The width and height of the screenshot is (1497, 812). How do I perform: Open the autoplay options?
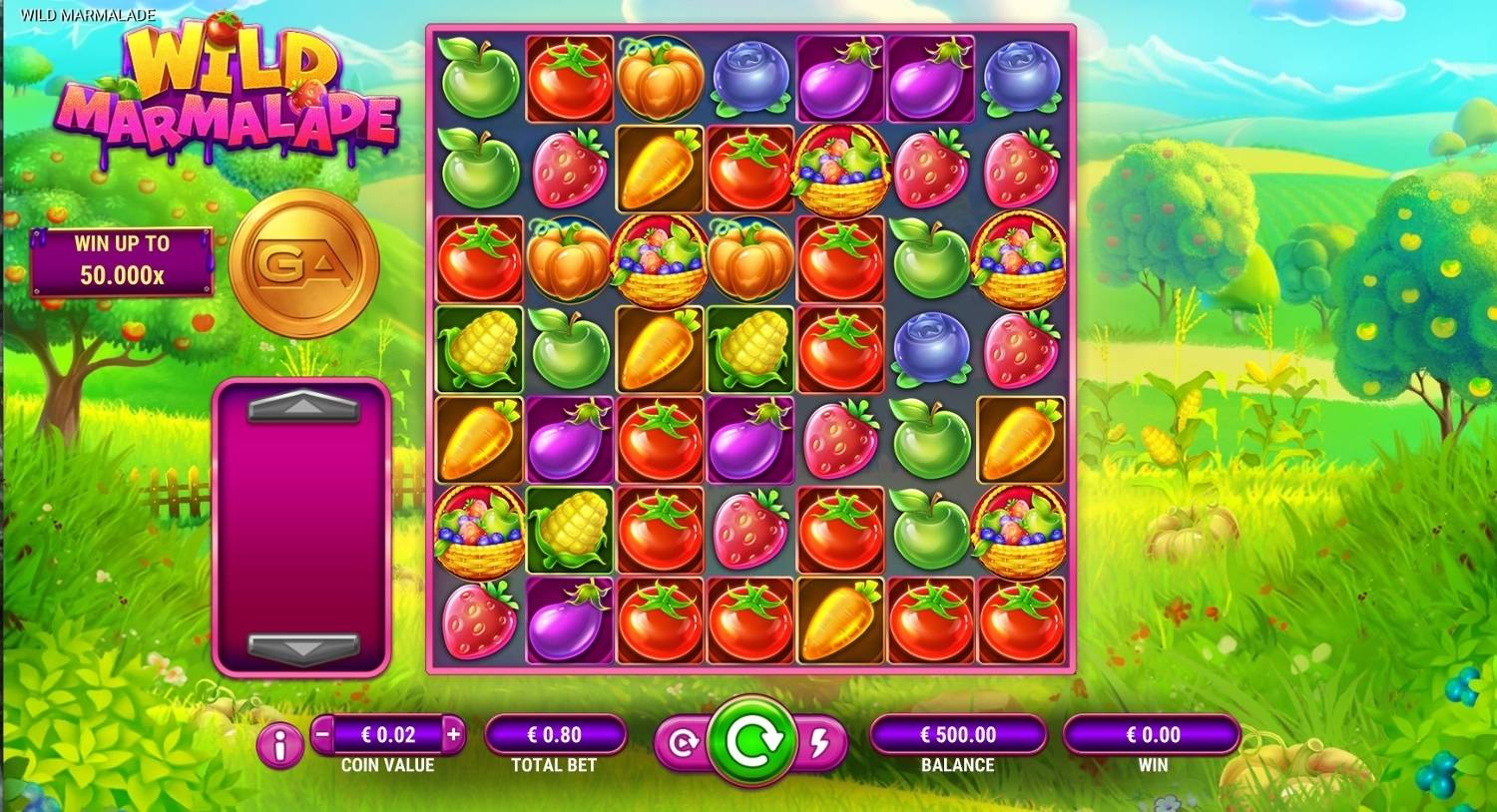coord(683,743)
